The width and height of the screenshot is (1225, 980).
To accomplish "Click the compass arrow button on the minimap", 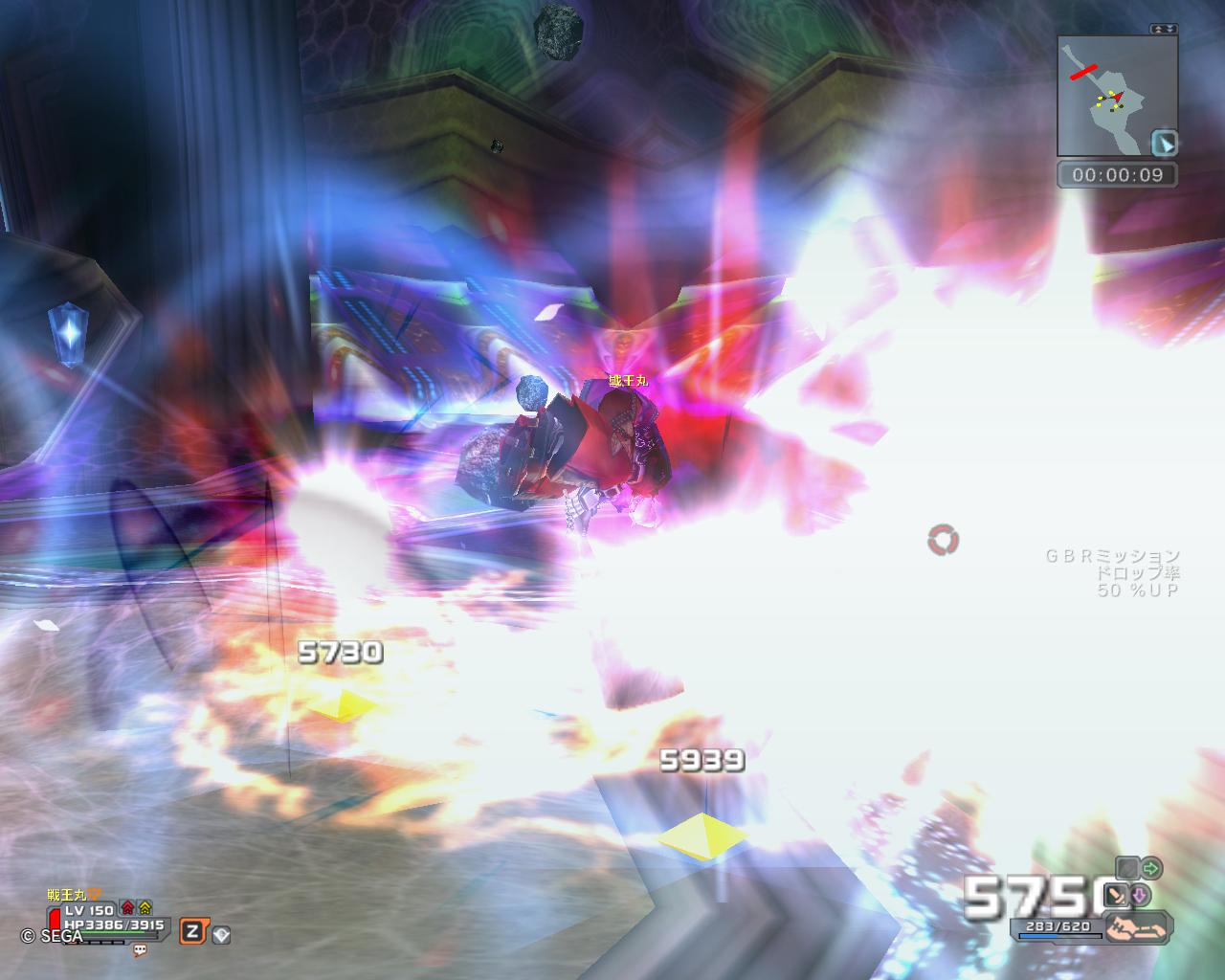I will coord(1165,144).
